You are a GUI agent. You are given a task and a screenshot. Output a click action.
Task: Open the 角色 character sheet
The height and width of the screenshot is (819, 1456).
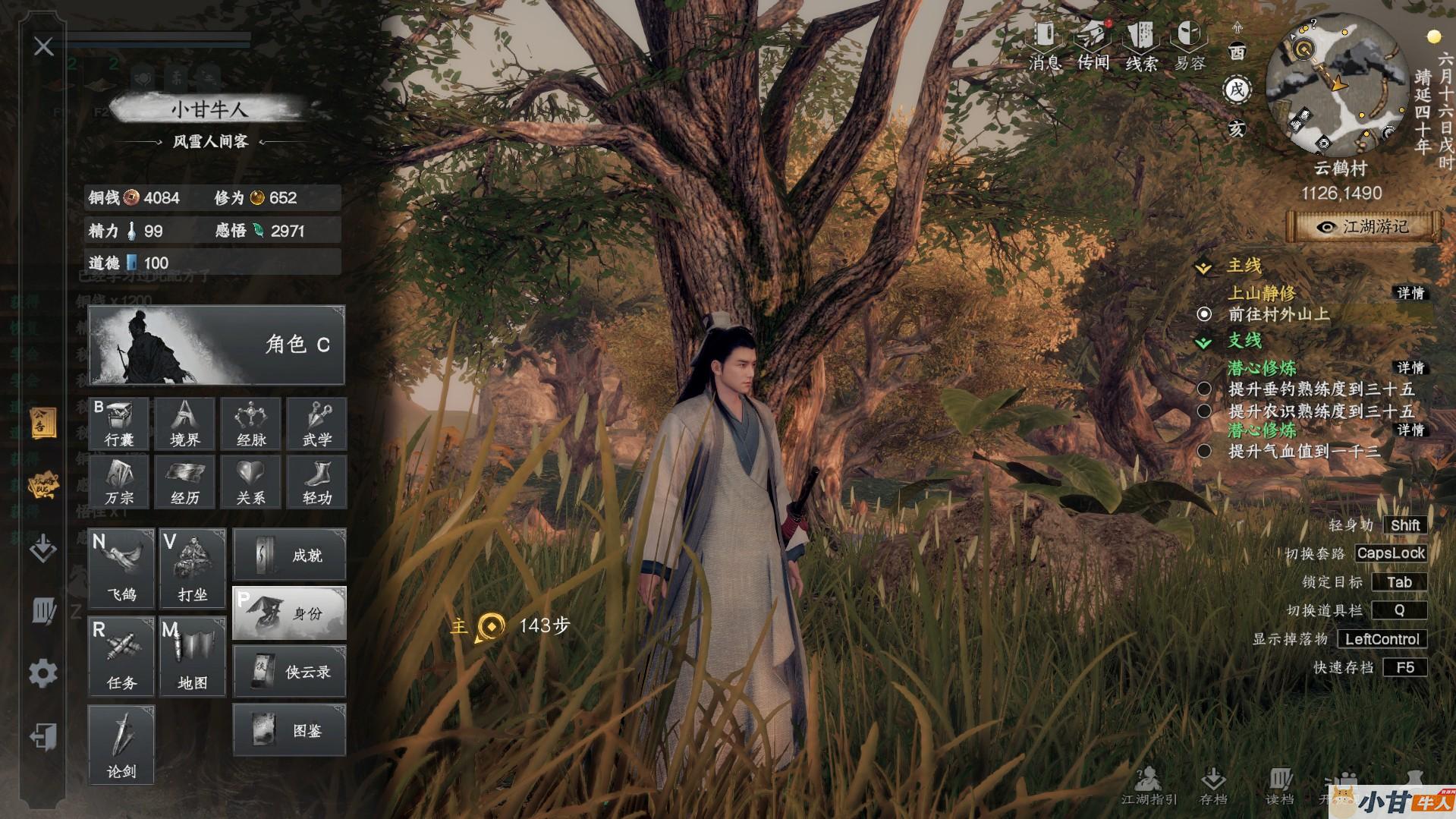click(216, 345)
